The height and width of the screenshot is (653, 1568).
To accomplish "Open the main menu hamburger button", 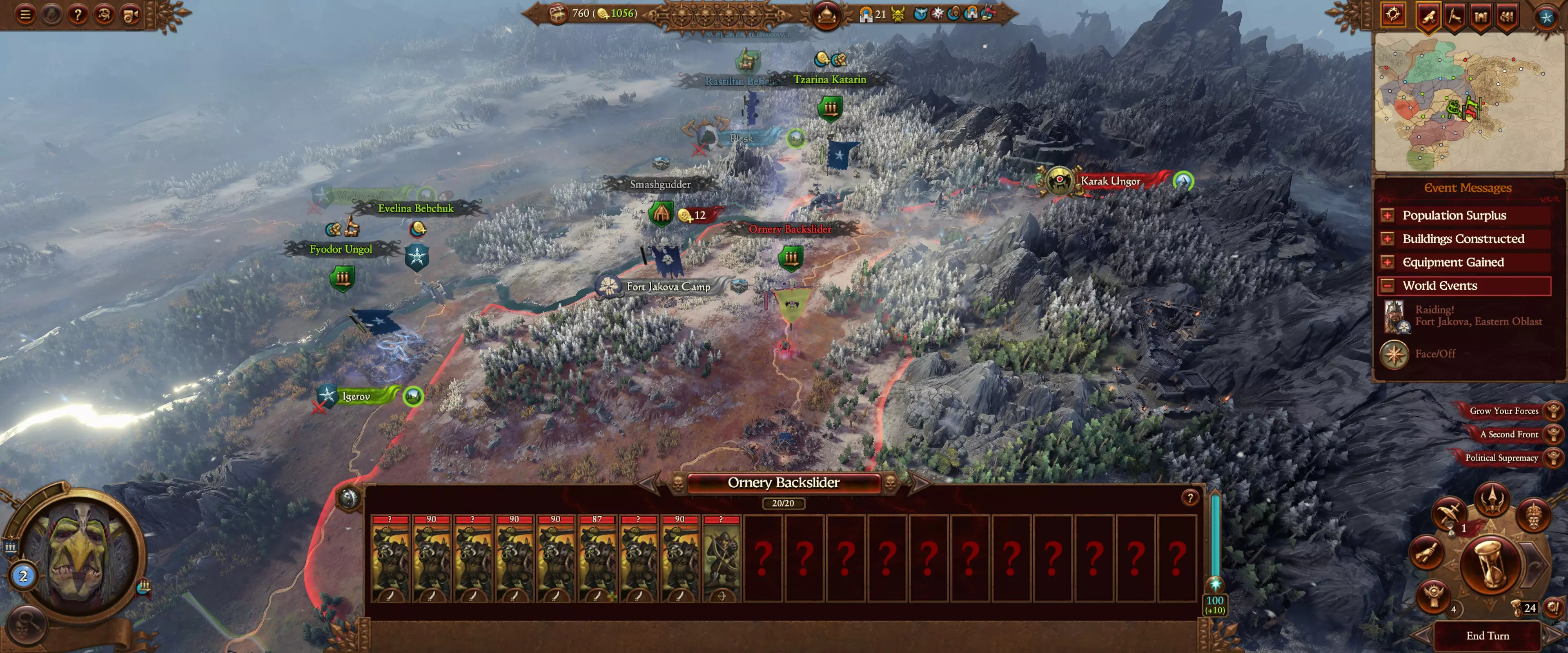I will pos(25,14).
